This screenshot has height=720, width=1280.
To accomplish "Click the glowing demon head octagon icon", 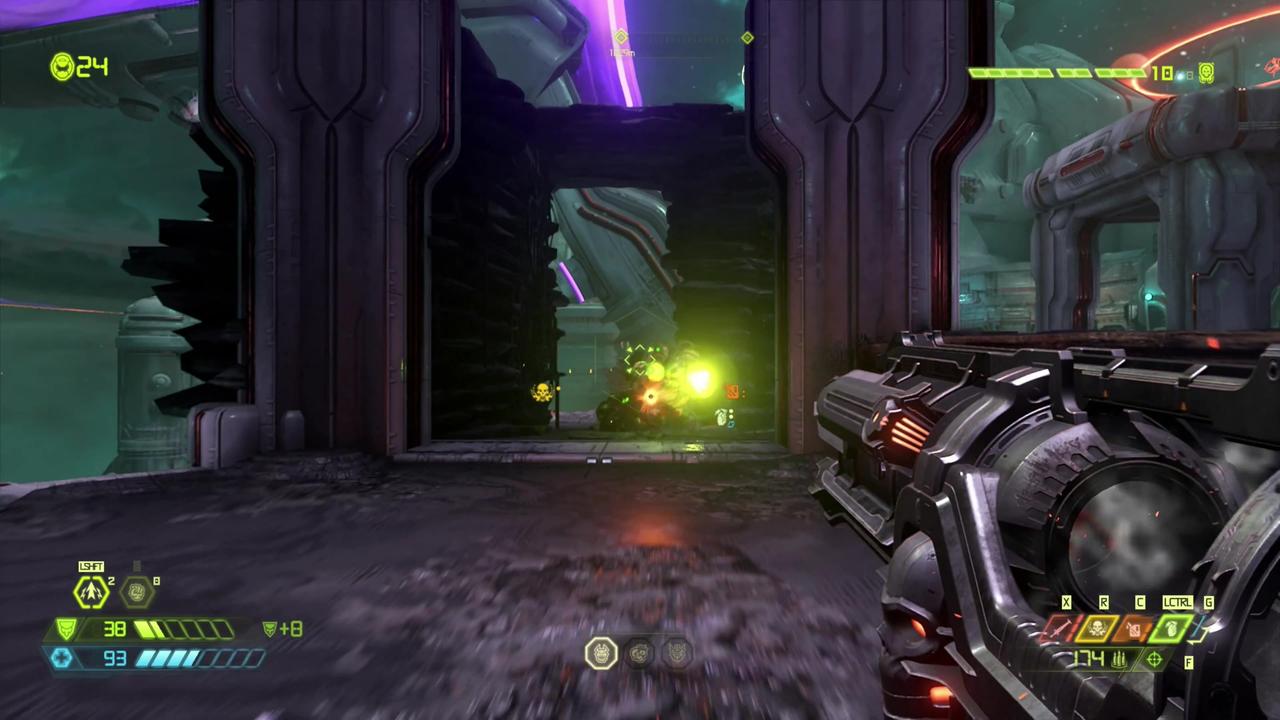I will (x=601, y=653).
